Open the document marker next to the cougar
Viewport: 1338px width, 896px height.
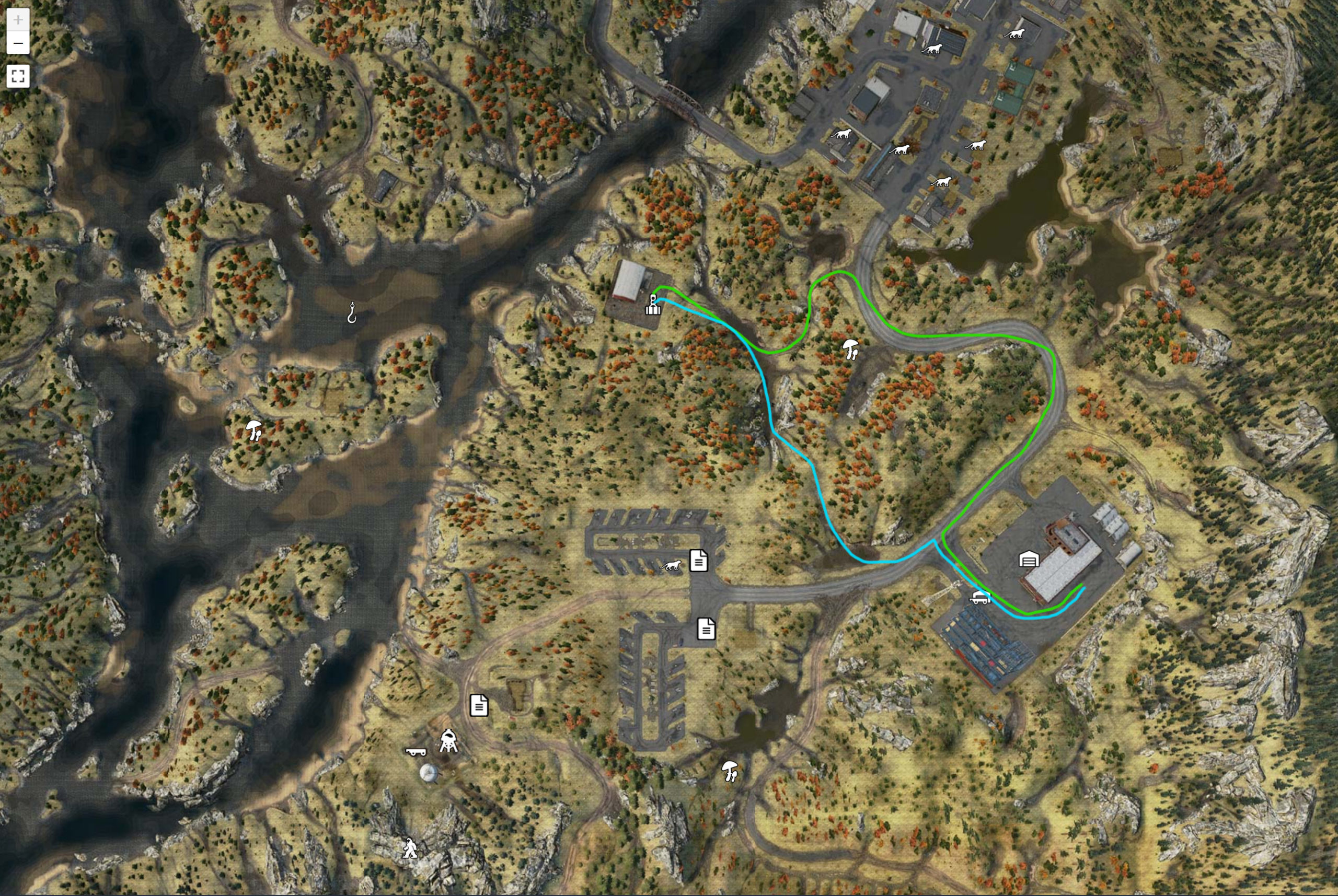698,561
